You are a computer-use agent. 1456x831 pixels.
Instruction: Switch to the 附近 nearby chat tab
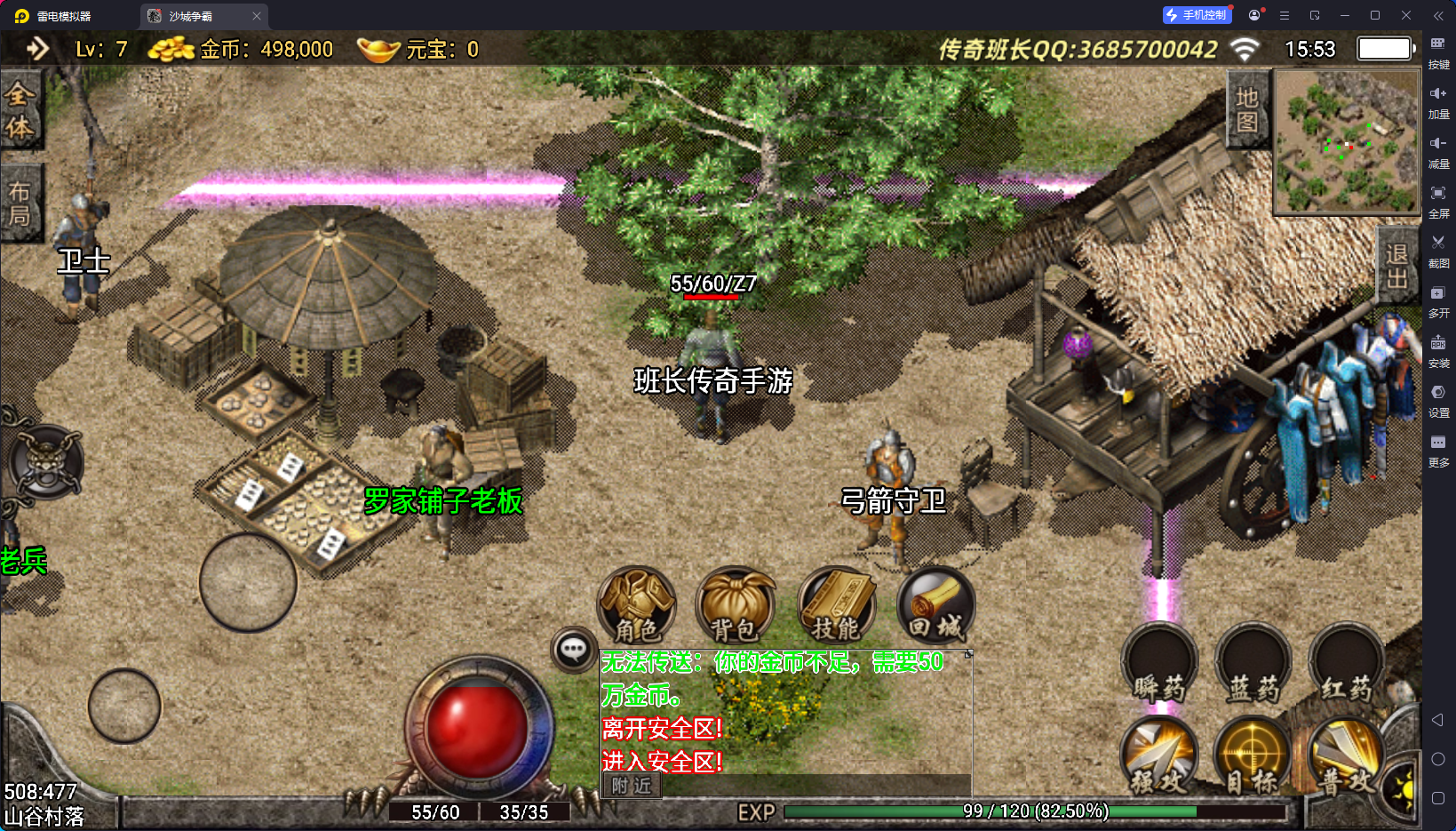(x=631, y=786)
